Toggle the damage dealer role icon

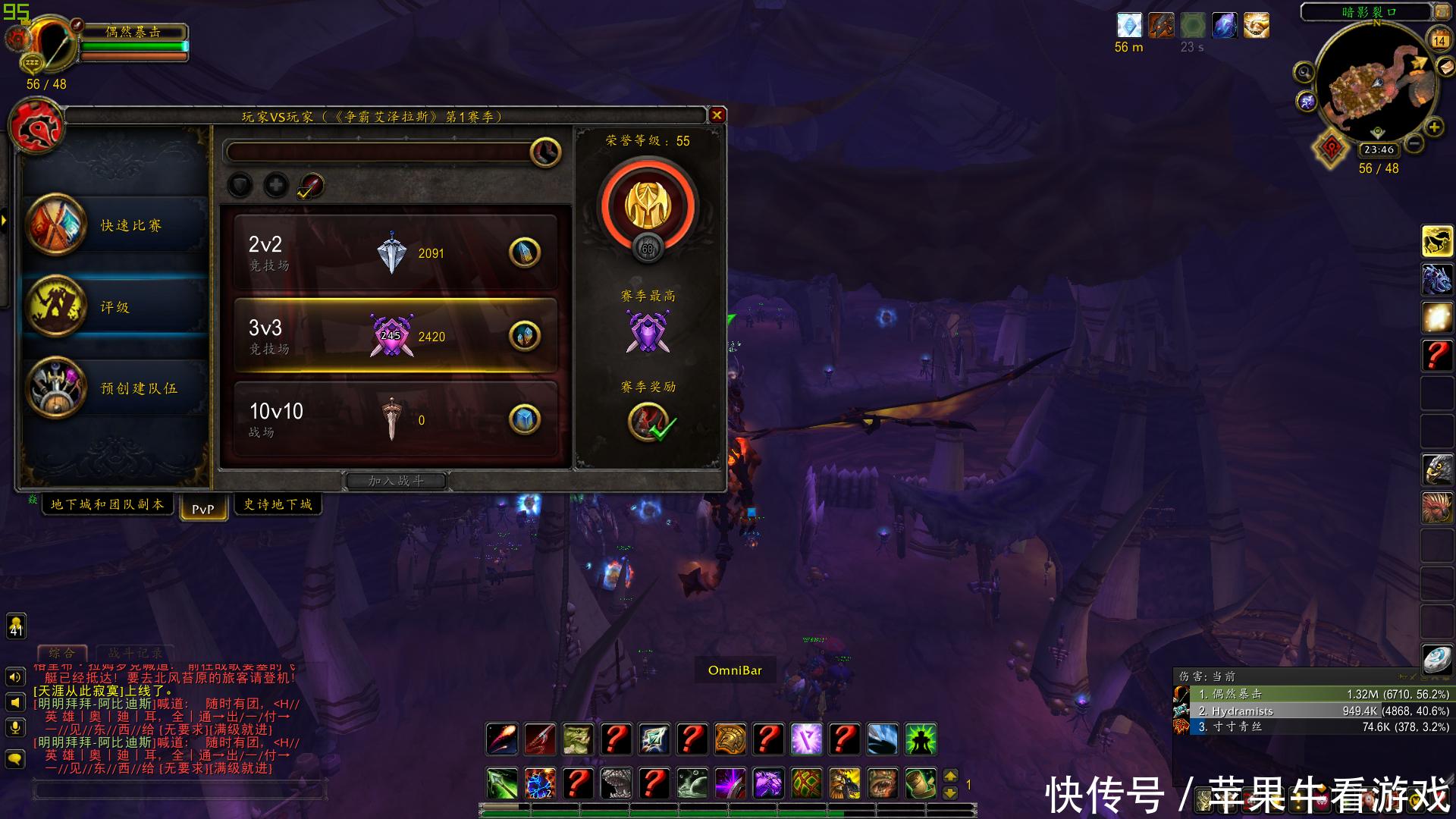tap(311, 185)
